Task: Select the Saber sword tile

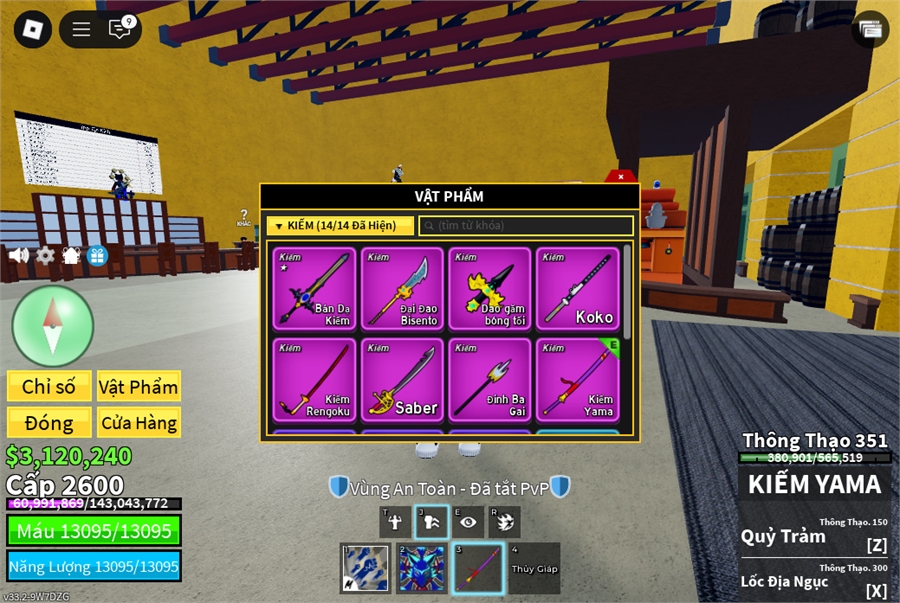Action: click(402, 380)
